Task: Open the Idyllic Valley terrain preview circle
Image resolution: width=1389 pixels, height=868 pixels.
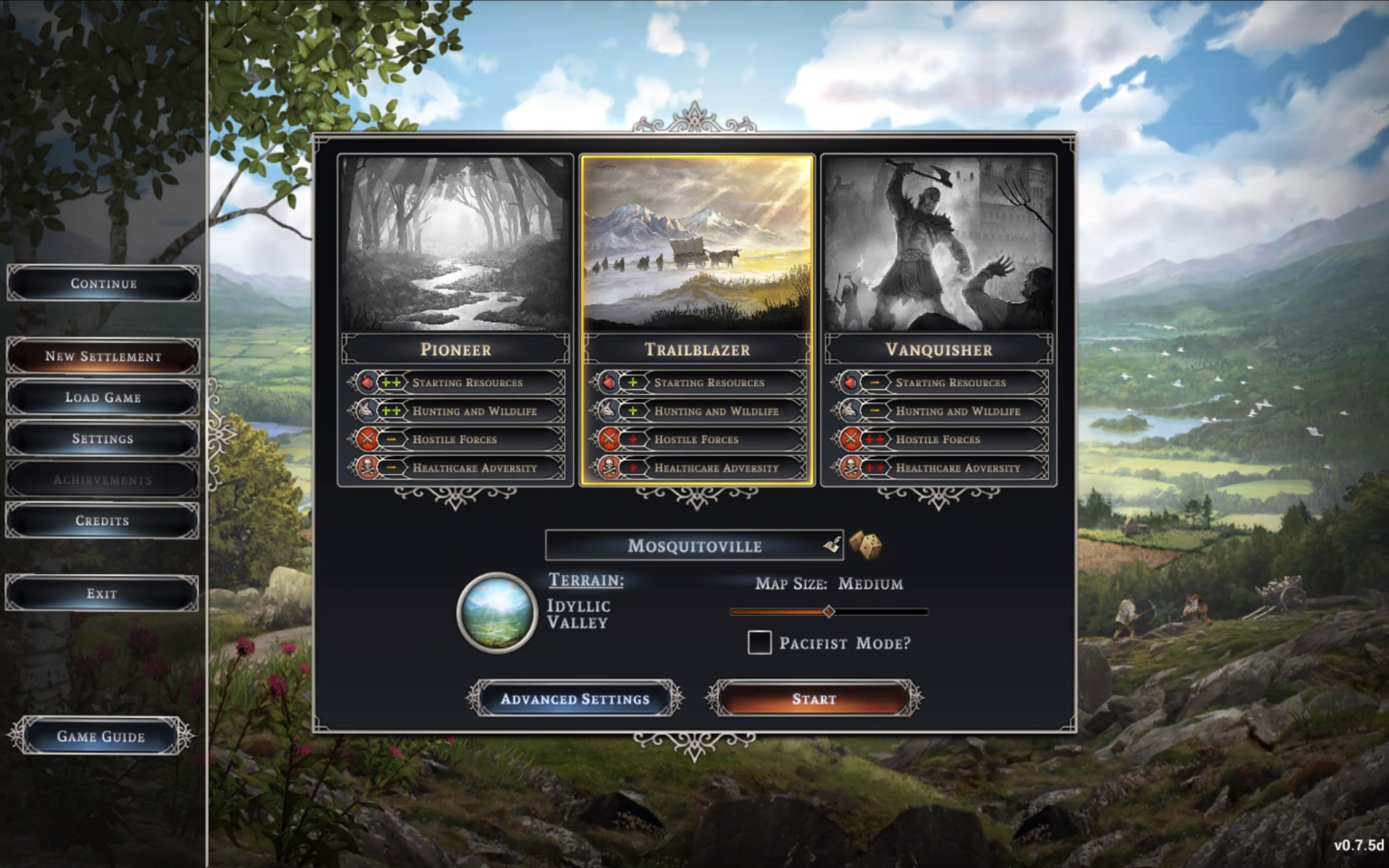Action: (x=497, y=612)
